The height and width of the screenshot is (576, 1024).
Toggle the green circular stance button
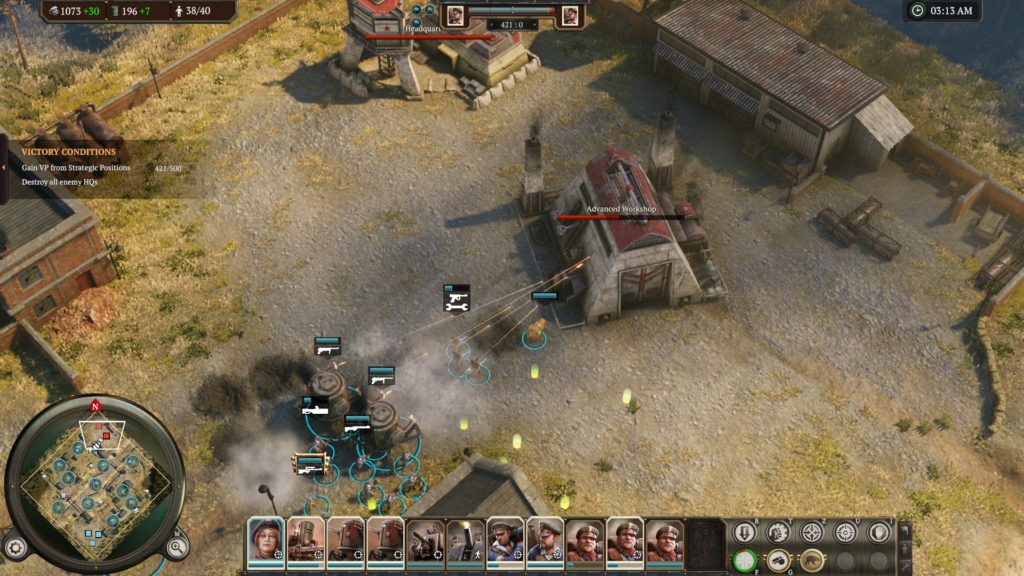pyautogui.click(x=745, y=560)
